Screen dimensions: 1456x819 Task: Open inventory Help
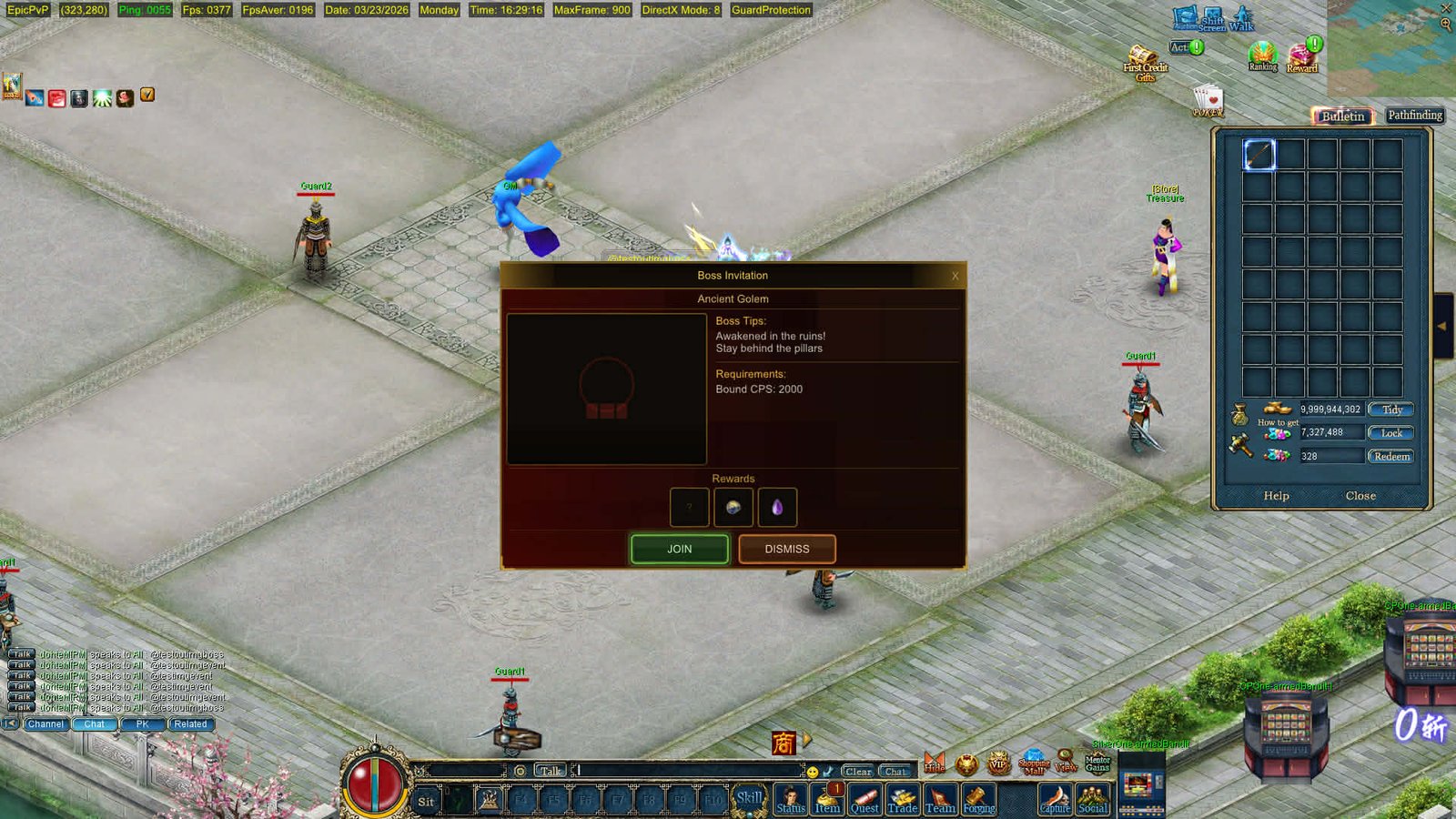[x=1276, y=496]
